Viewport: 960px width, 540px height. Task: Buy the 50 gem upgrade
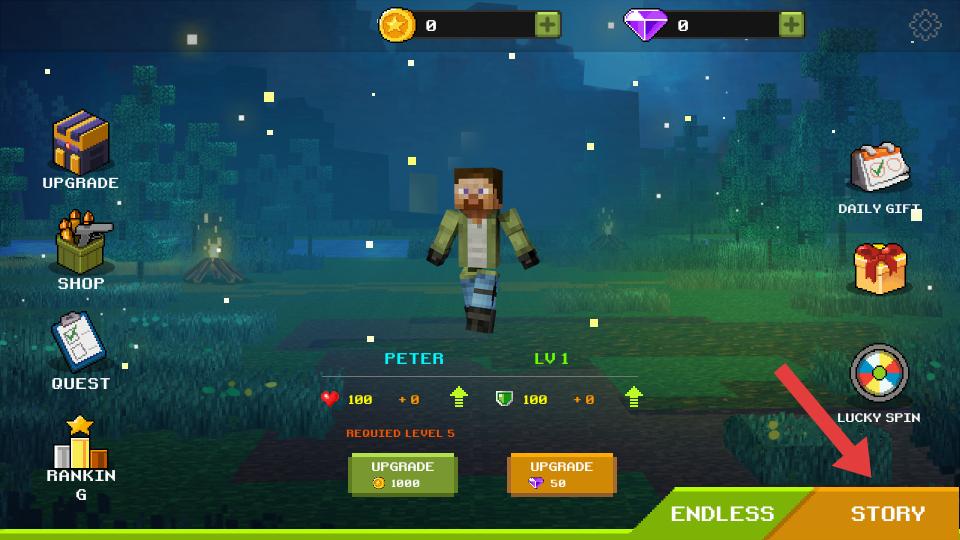tap(560, 474)
